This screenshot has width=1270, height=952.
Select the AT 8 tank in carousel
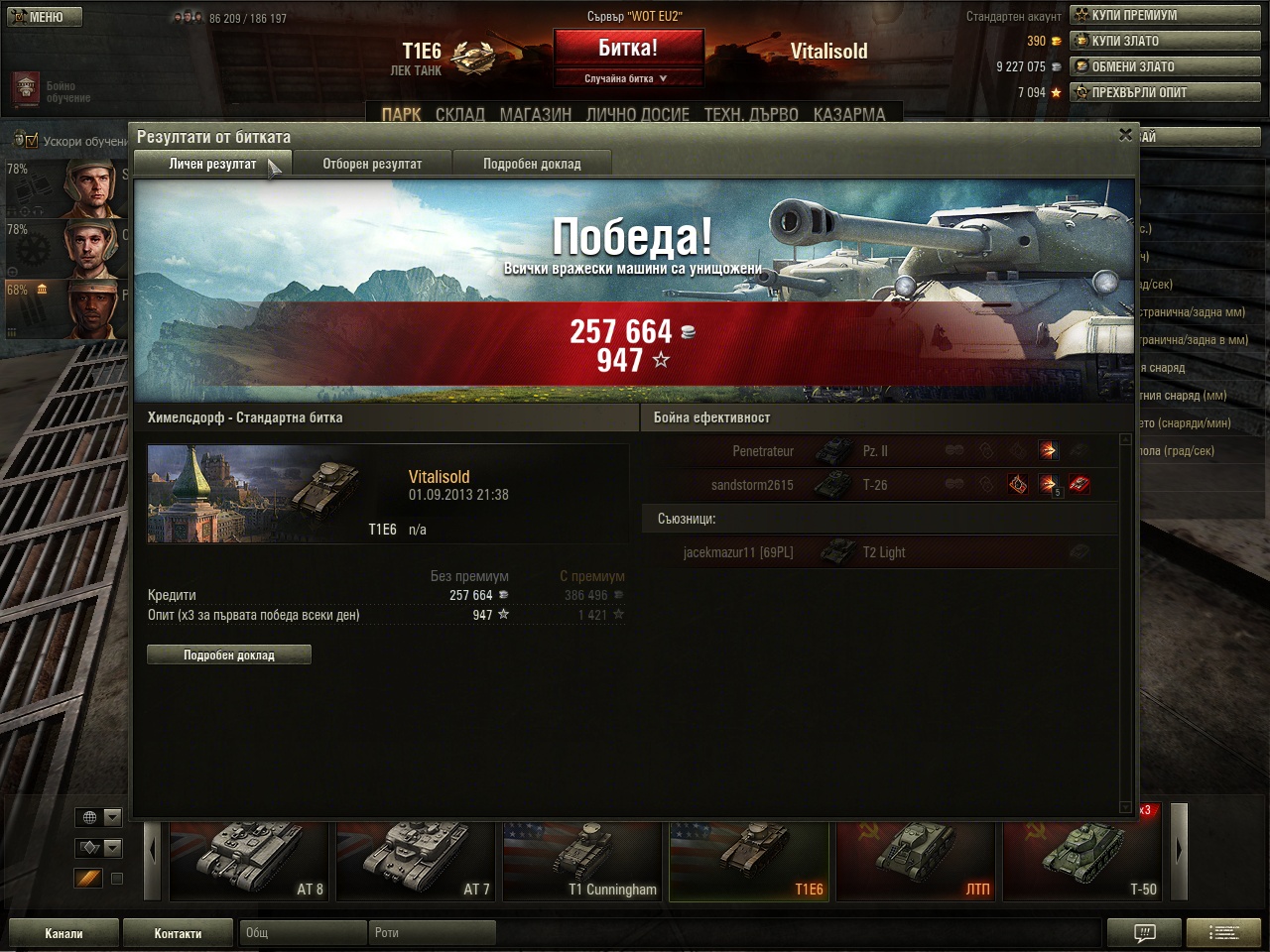(248, 861)
